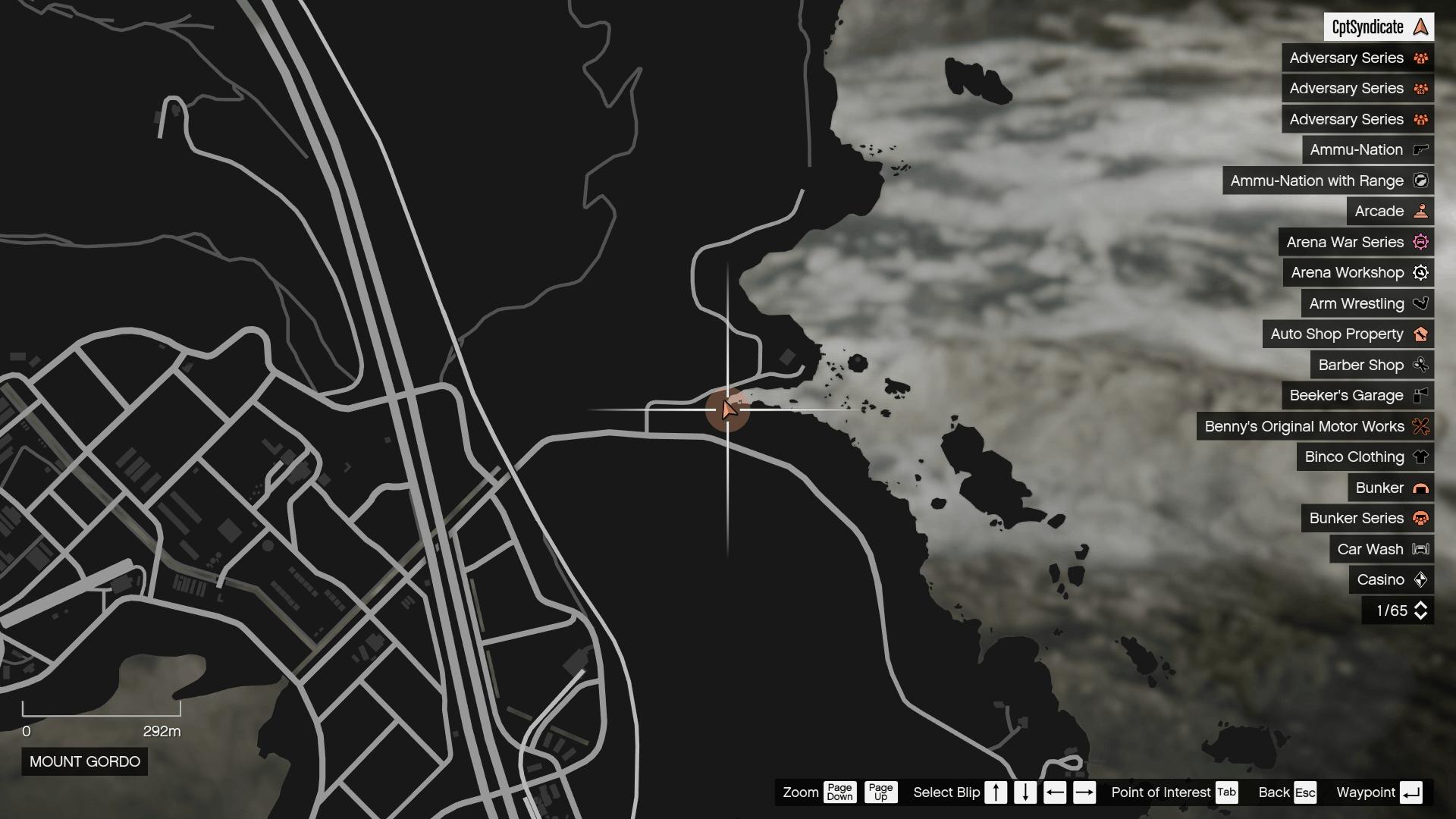1456x819 pixels.
Task: Click the Arena Workshop gear icon
Action: click(1420, 272)
